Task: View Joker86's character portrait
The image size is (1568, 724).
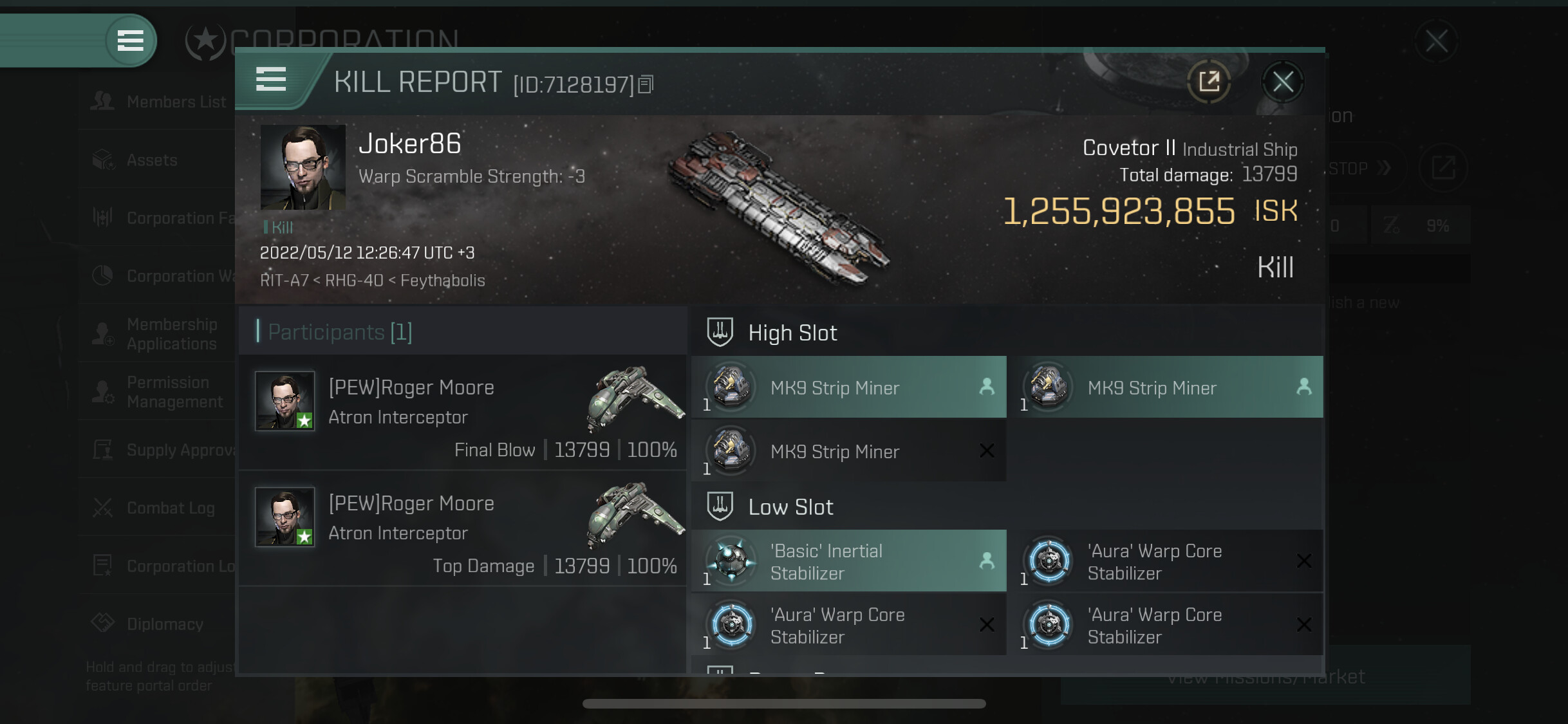Action: point(303,167)
